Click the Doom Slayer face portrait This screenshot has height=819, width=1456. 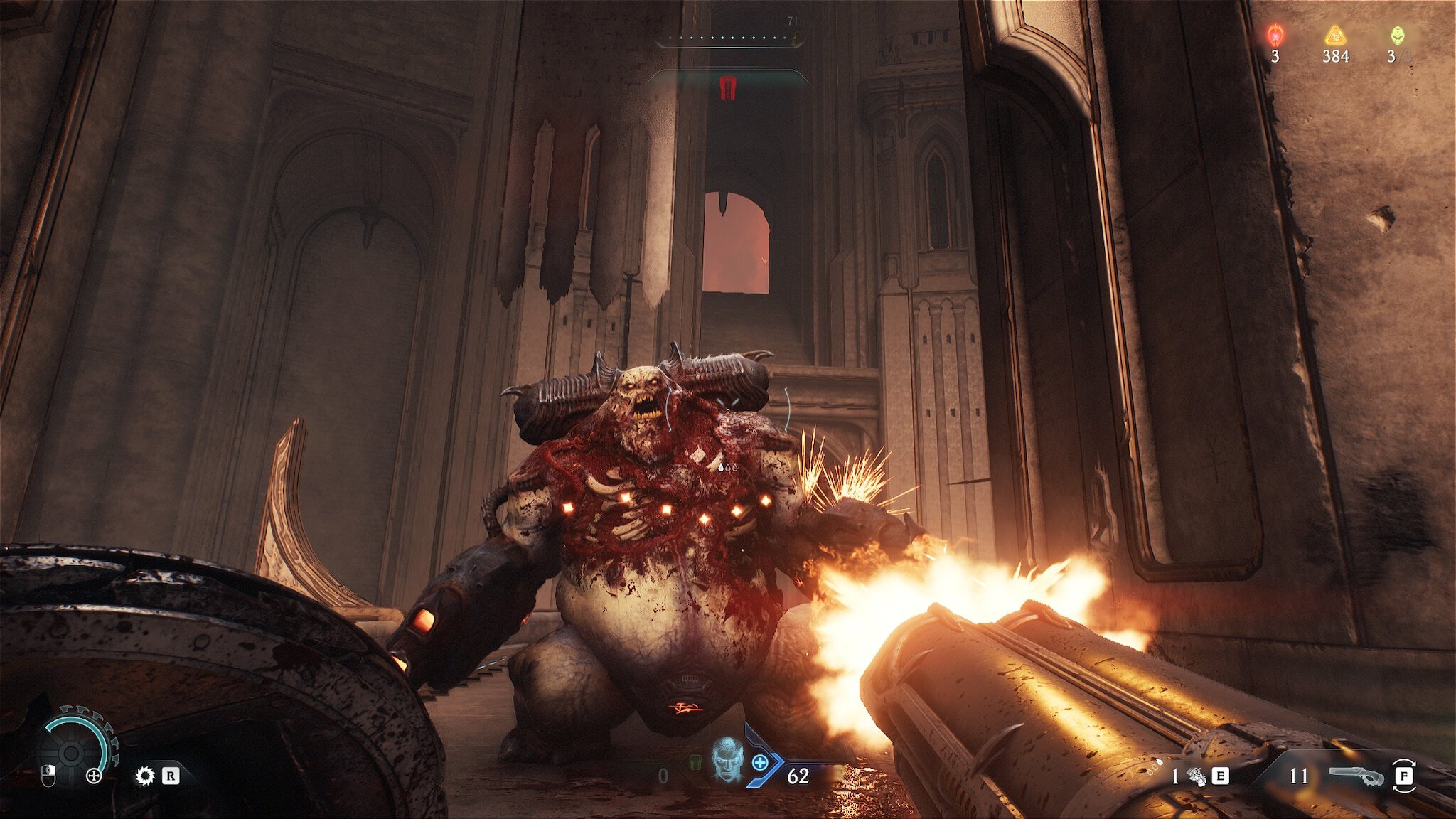[x=728, y=759]
